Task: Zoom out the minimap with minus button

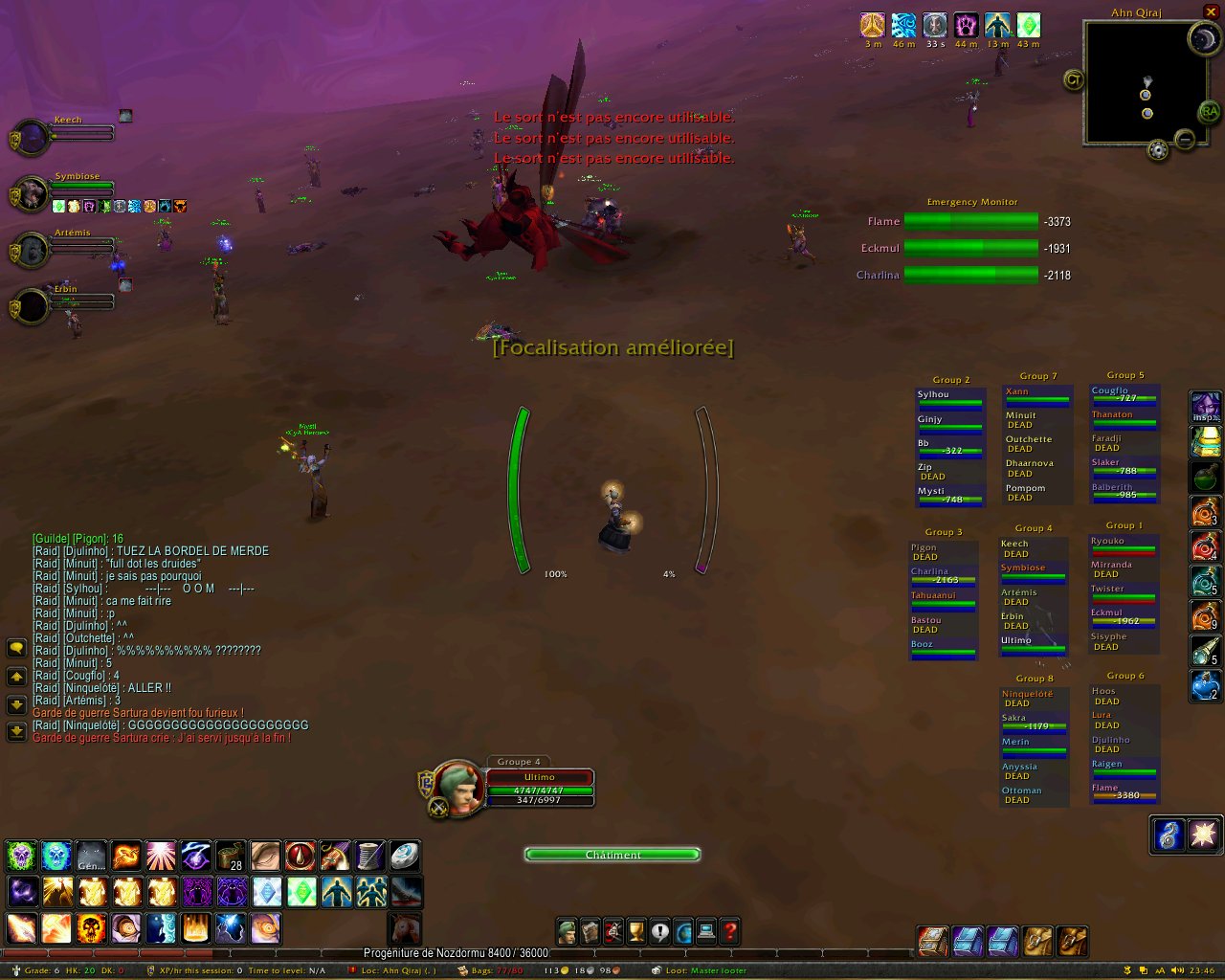Action: click(x=1185, y=140)
